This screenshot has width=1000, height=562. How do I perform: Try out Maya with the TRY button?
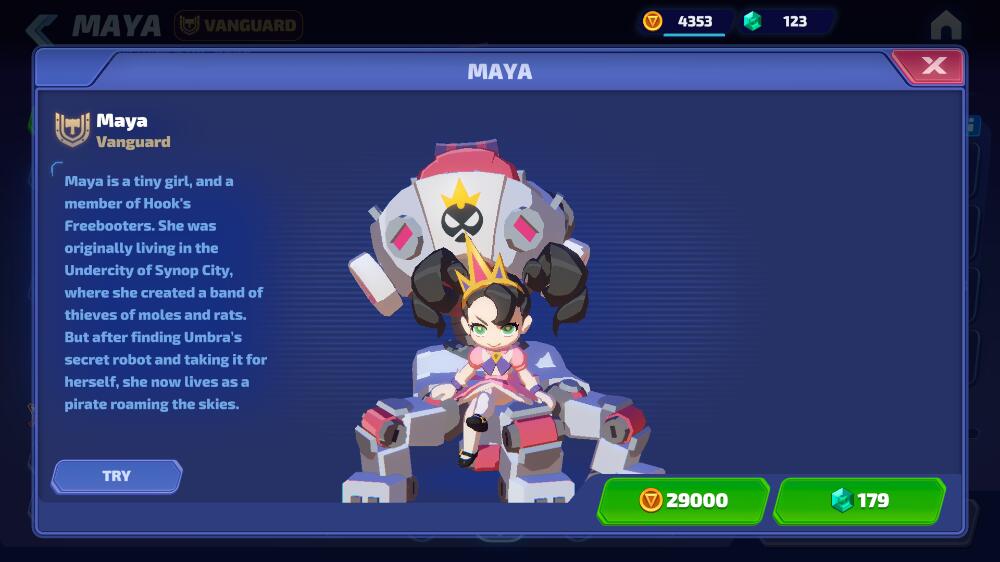117,476
